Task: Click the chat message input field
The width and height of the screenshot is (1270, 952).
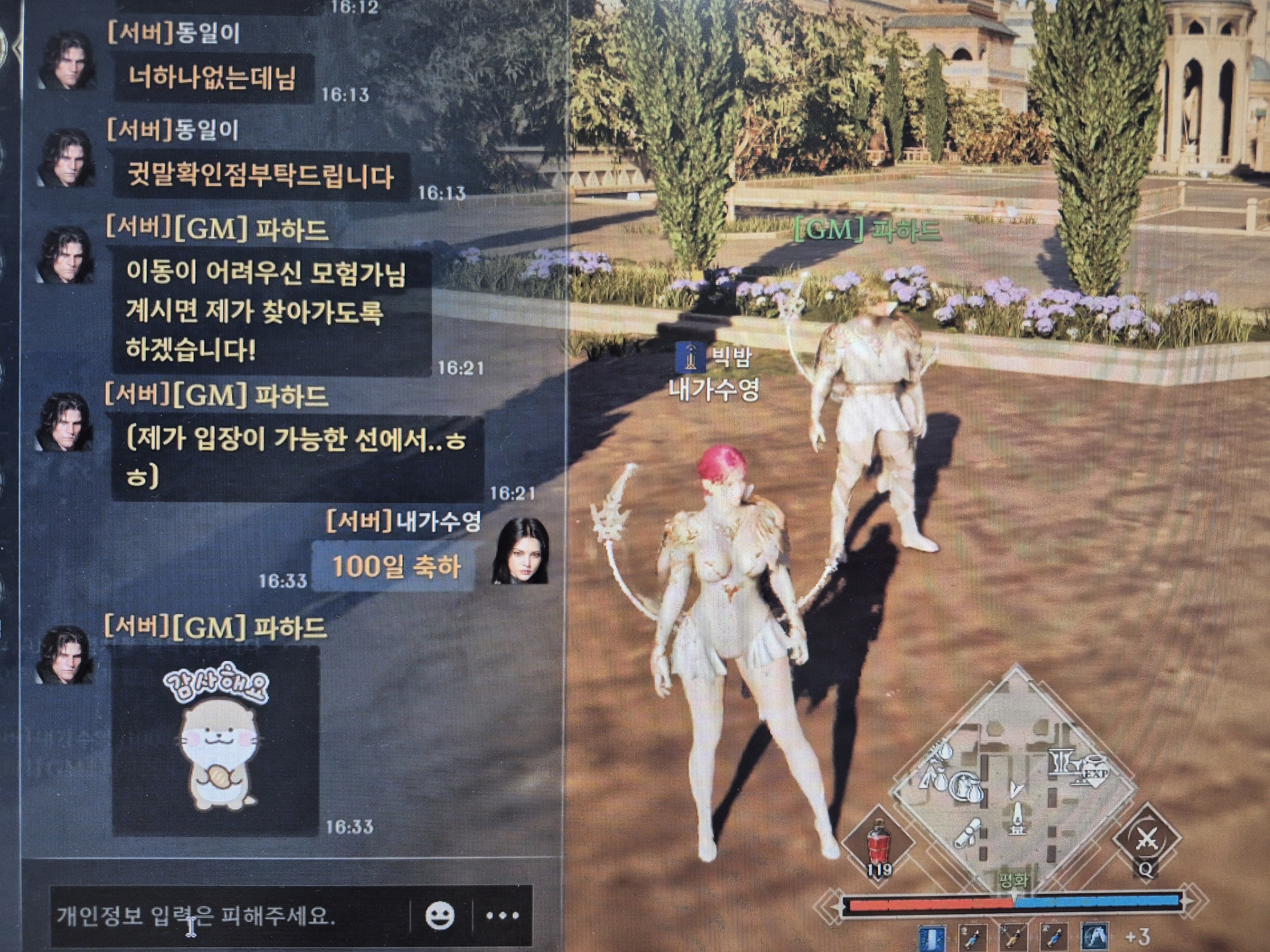Action: pyautogui.click(x=230, y=915)
